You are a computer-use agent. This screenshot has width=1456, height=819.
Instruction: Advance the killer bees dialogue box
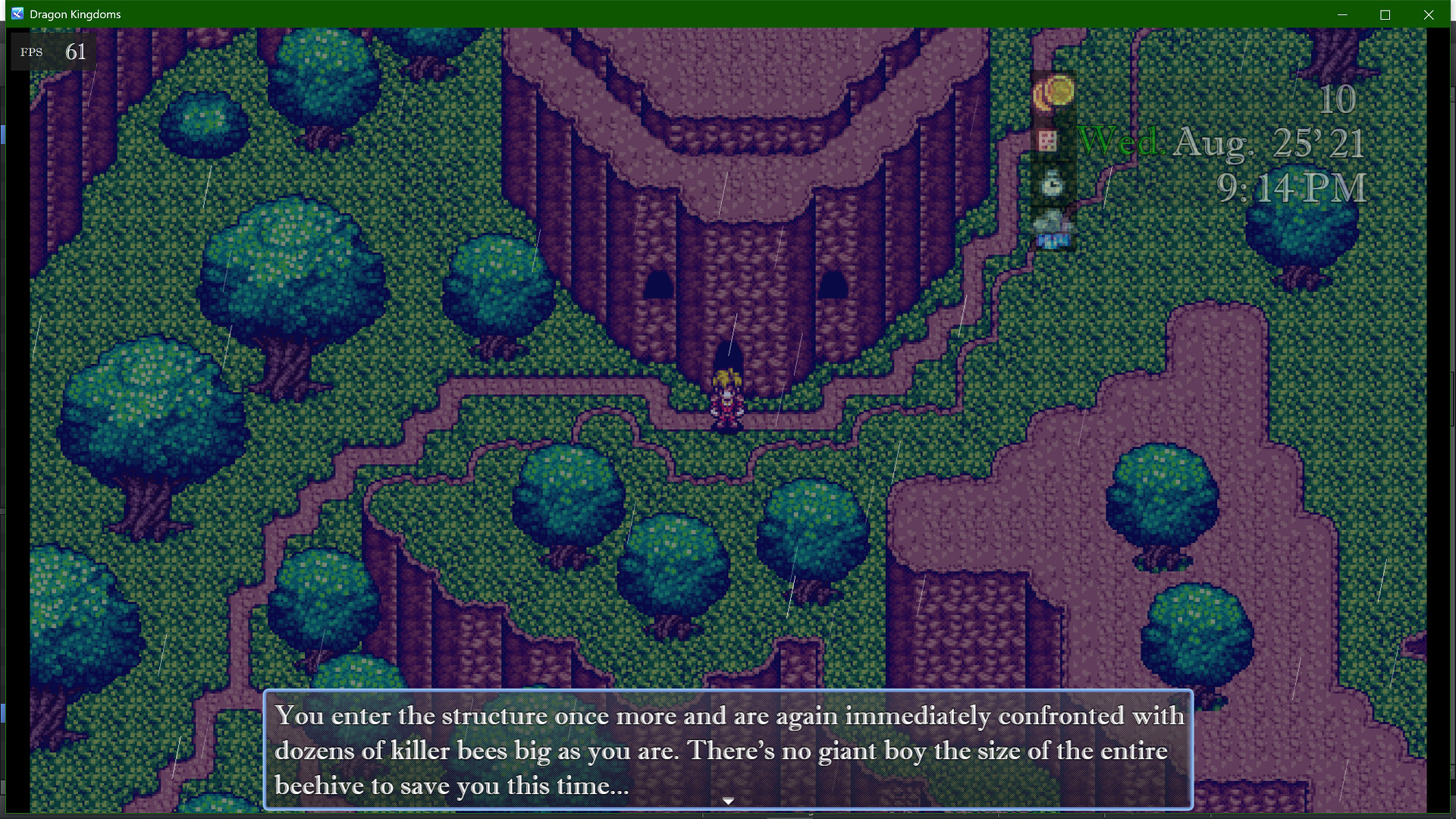tap(727, 750)
